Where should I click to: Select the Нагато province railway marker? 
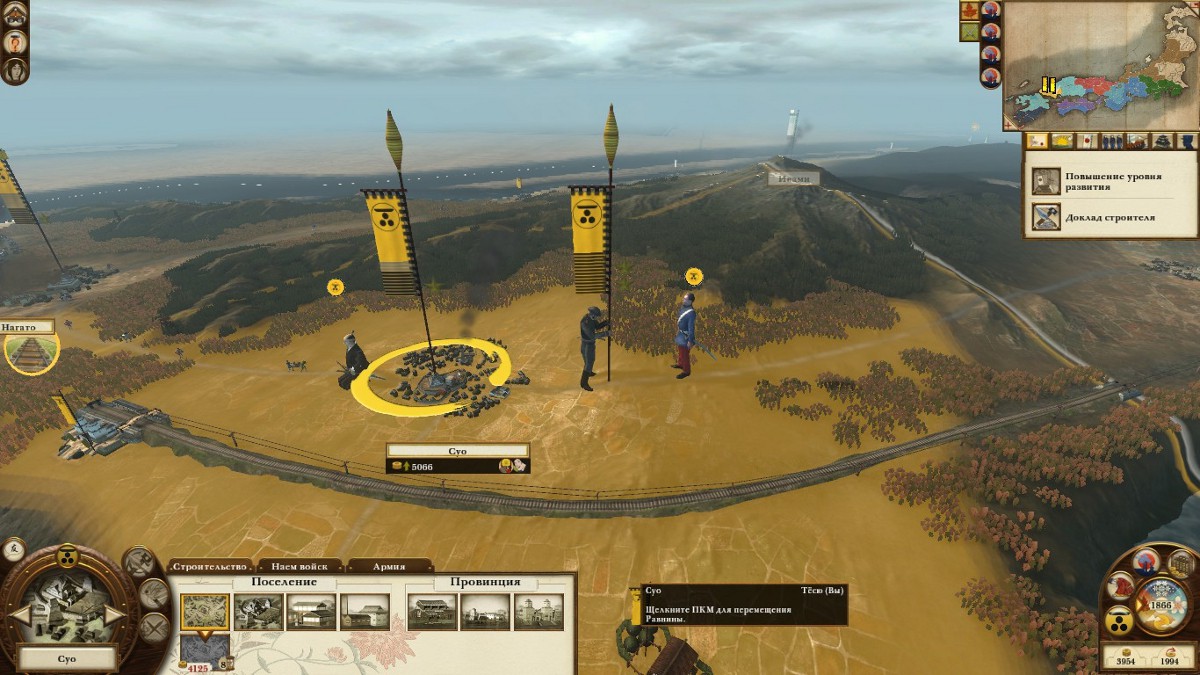[x=30, y=351]
